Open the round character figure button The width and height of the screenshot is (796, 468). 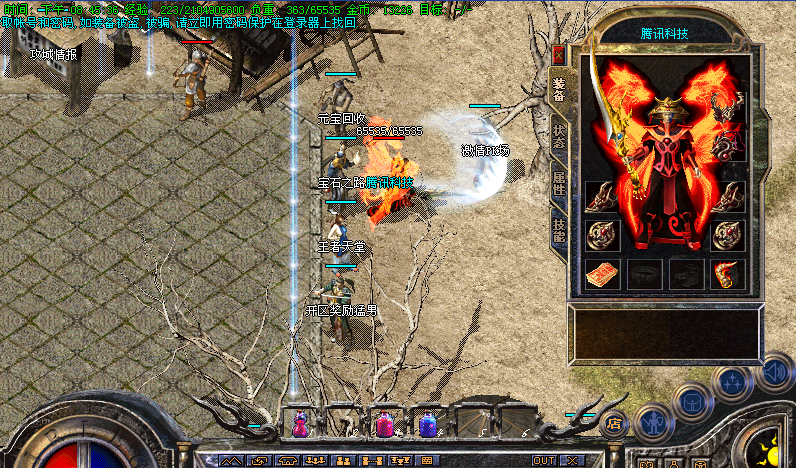pyautogui.click(x=653, y=423)
